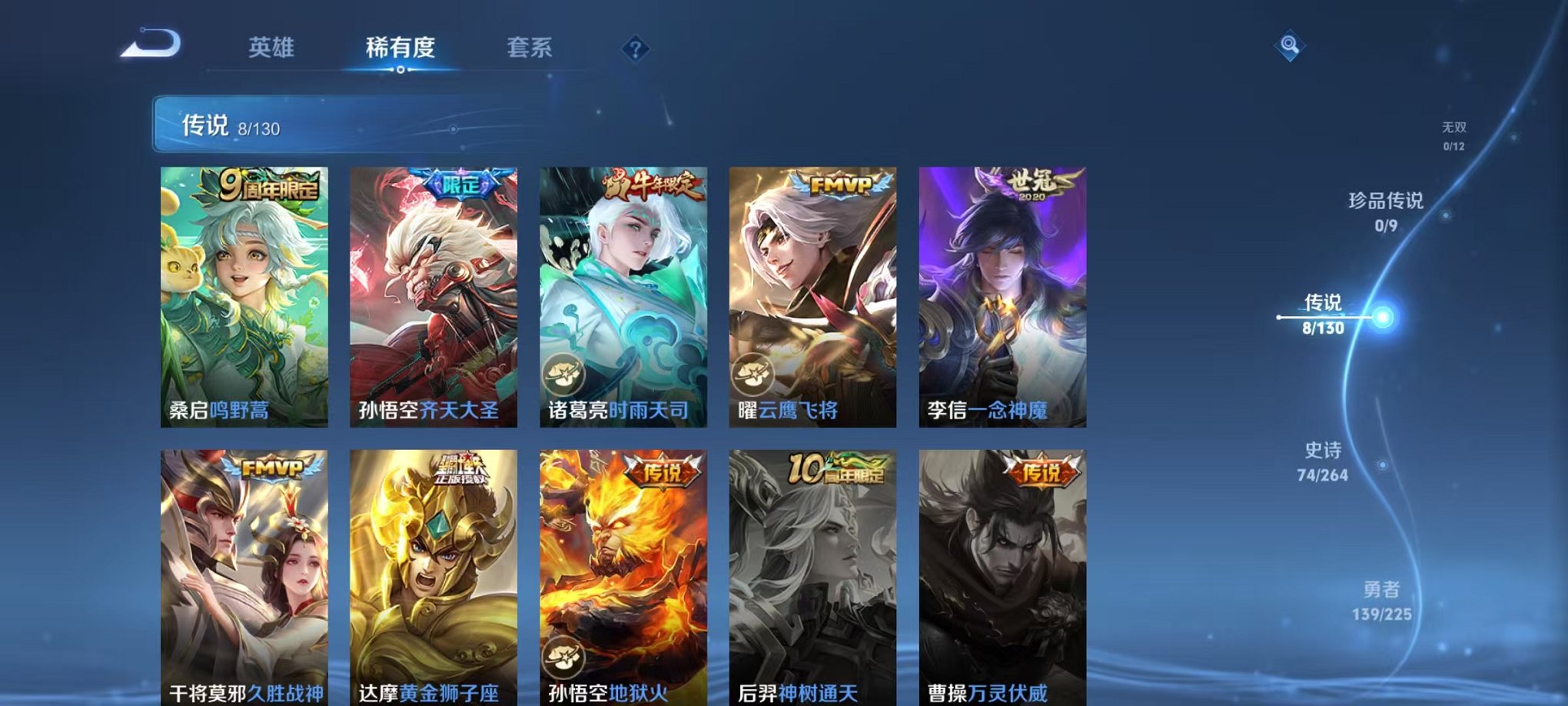The image size is (1568, 706).
Task: Open the help question mark icon
Action: pyautogui.click(x=635, y=49)
